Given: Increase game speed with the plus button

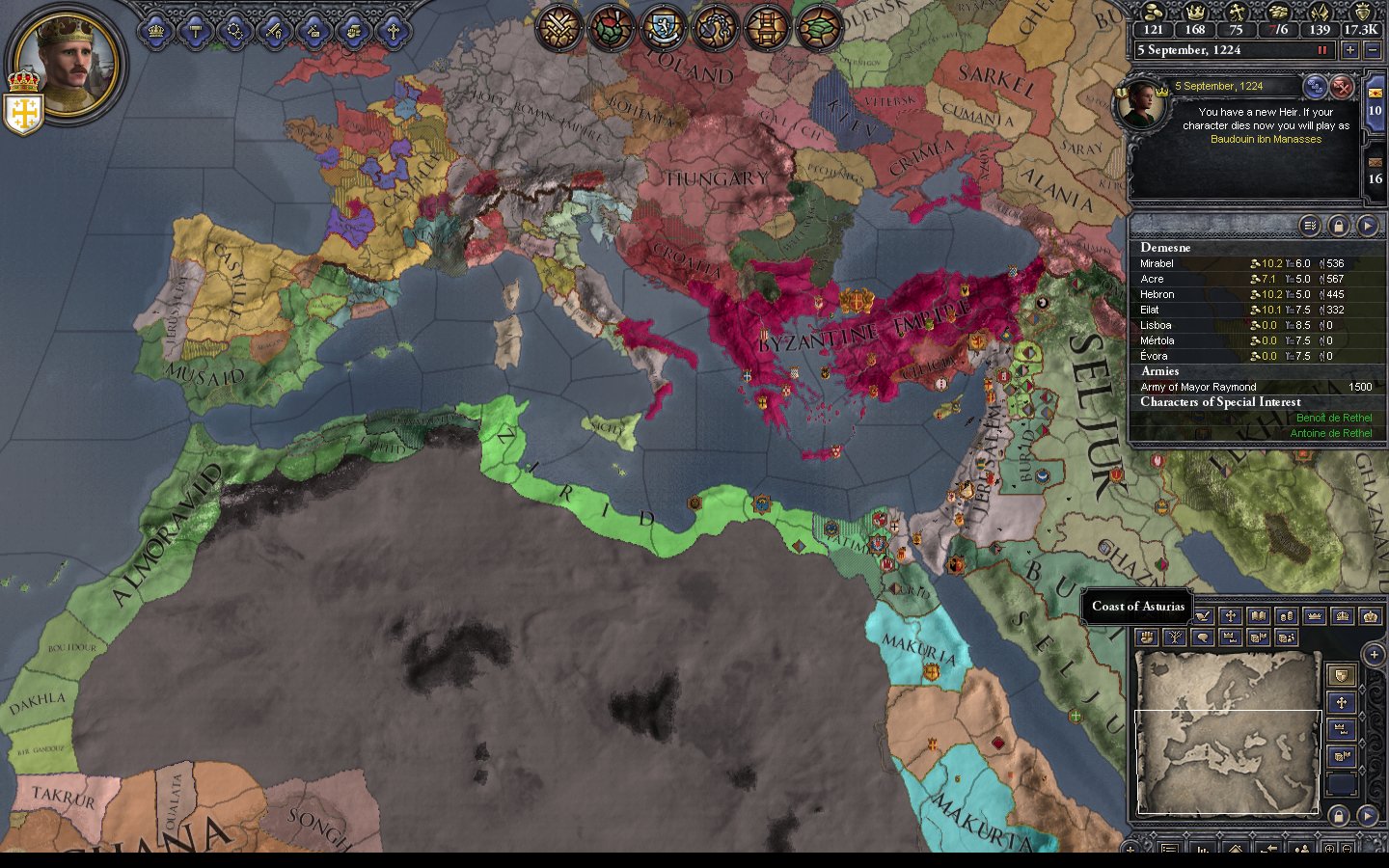Looking at the screenshot, I should click(1349, 50).
